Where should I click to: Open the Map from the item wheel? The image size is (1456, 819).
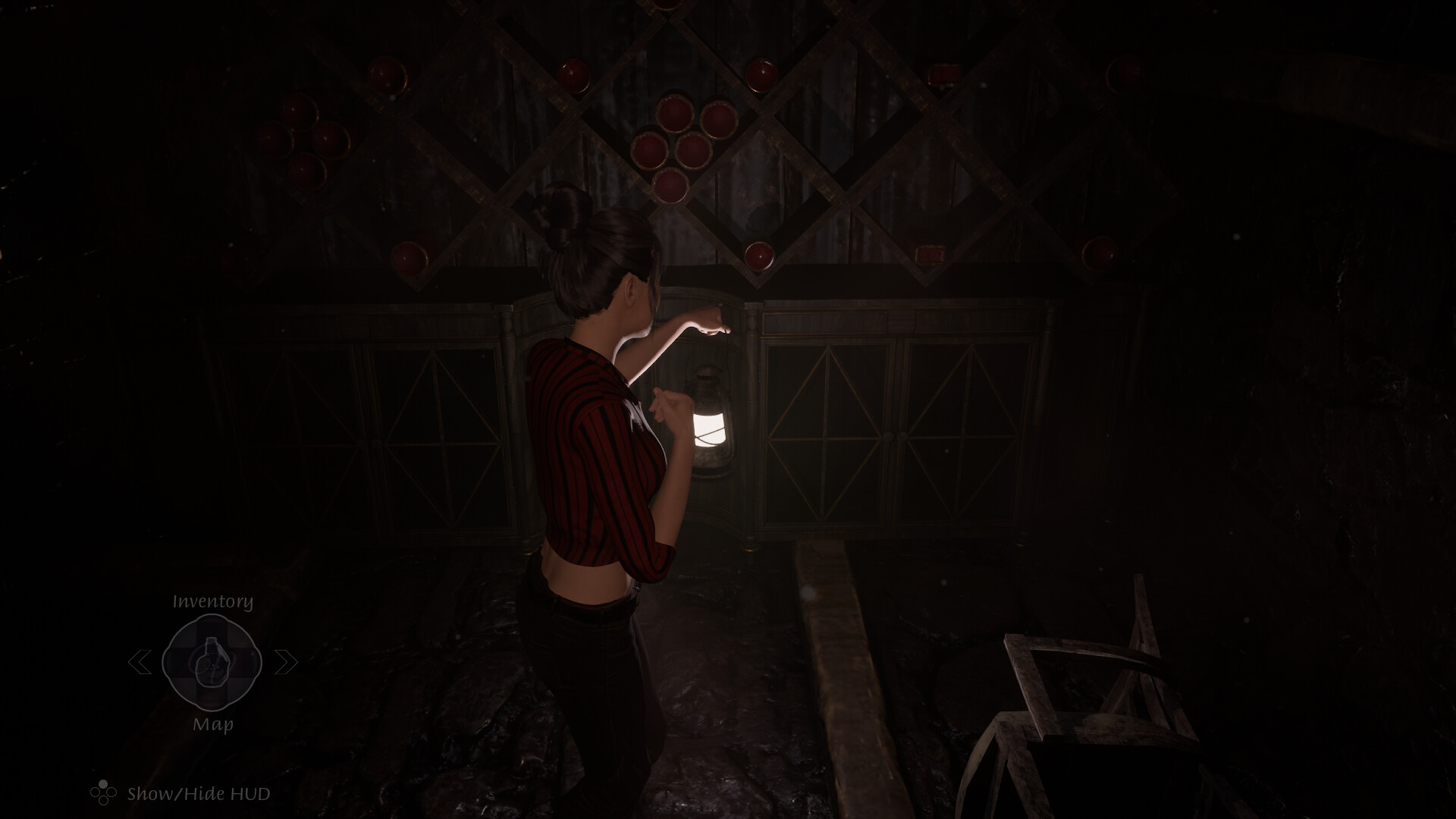[x=213, y=725]
